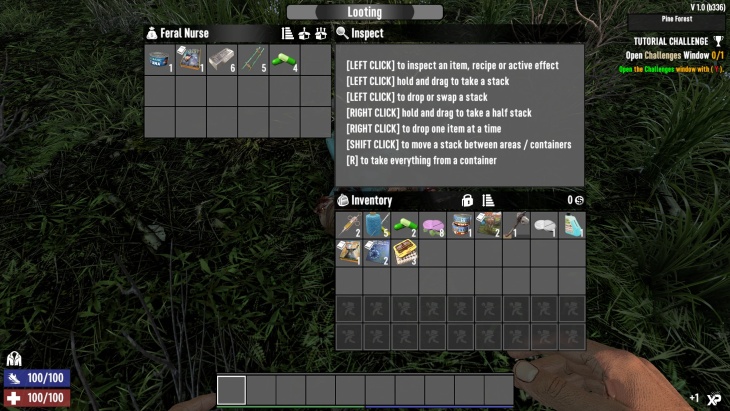
Task: Click the multi-box stash button on loot header
Action: point(321,33)
